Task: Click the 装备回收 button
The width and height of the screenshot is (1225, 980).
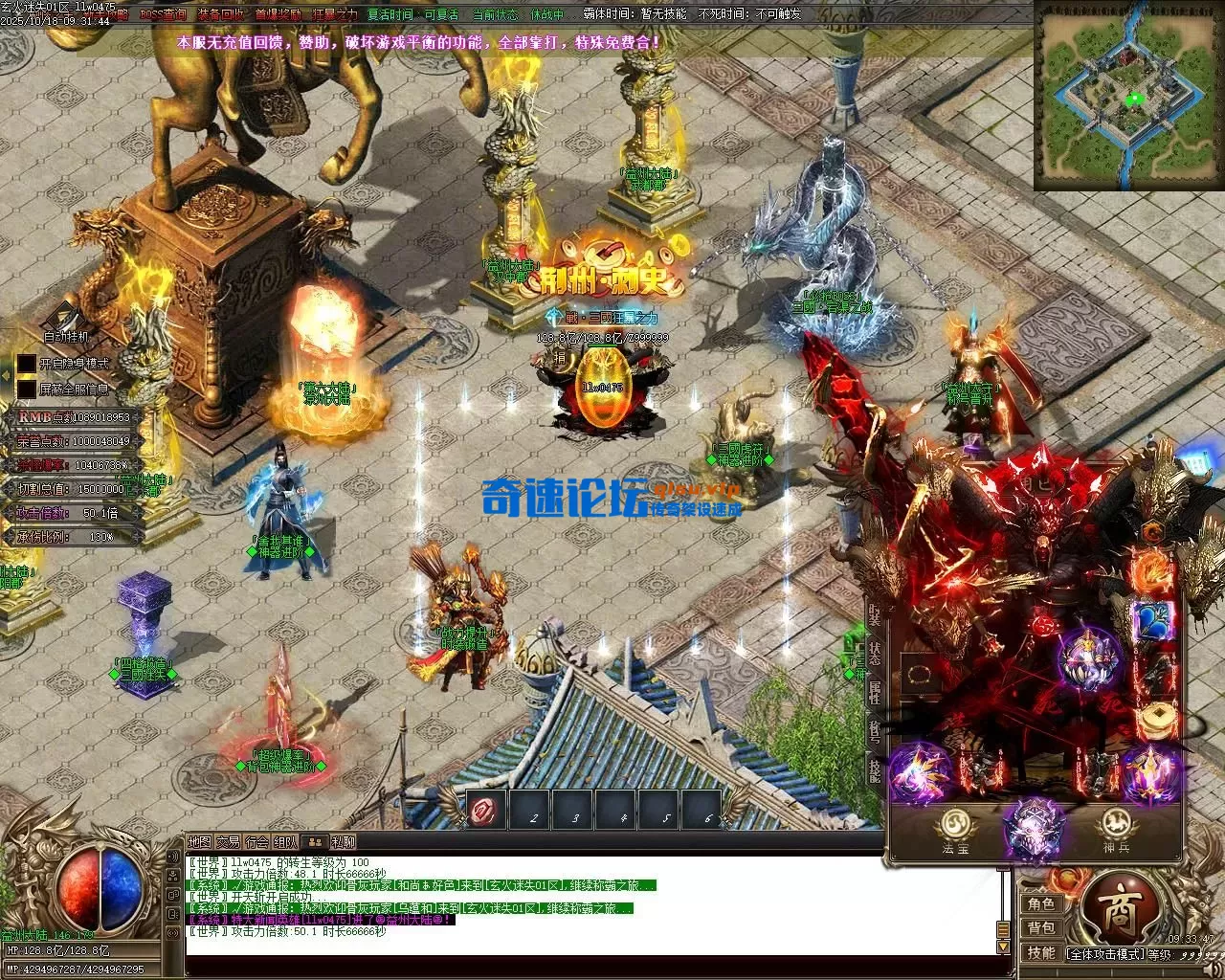Action: pos(220,15)
